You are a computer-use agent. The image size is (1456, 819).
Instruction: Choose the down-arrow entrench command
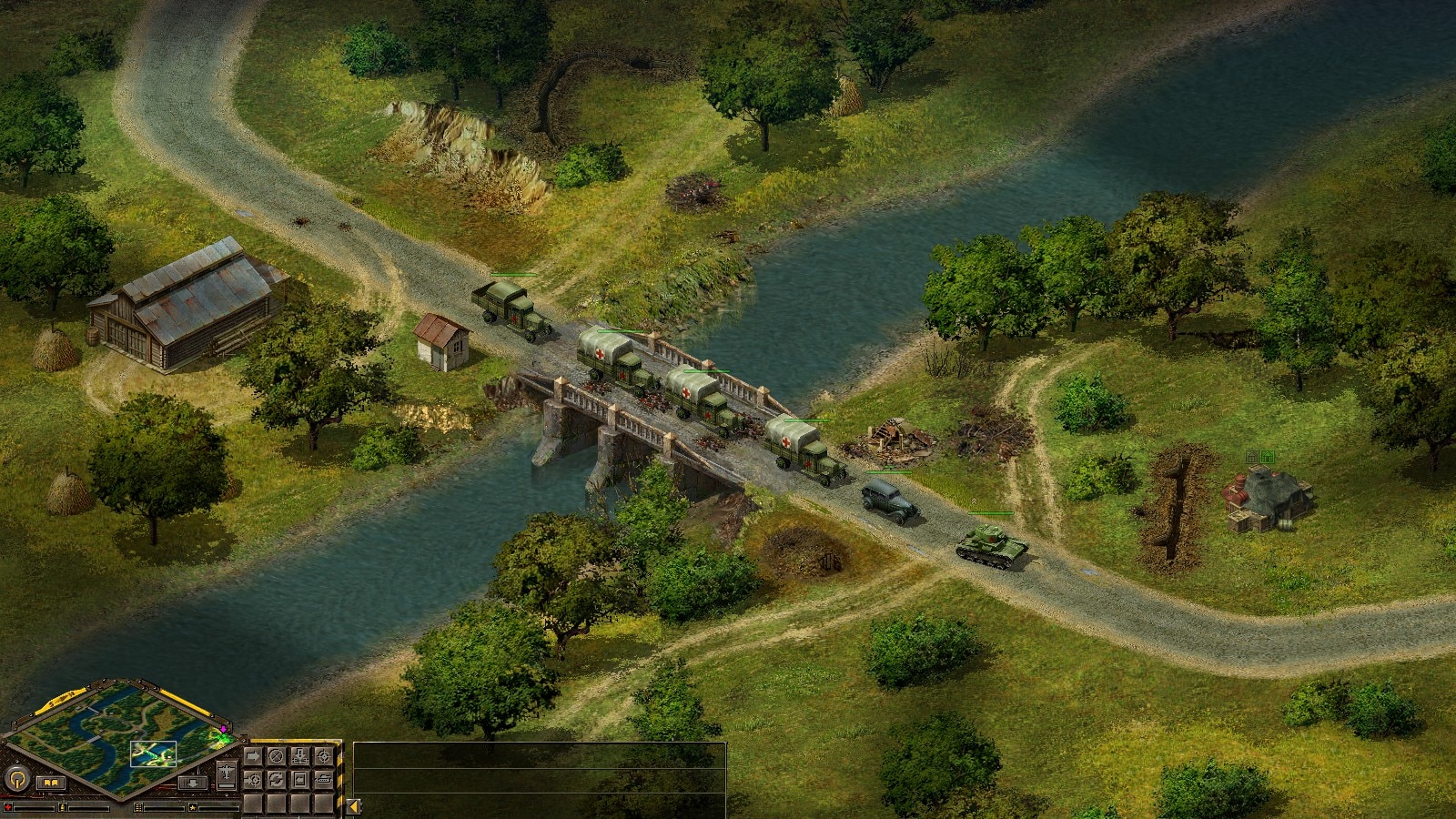[x=299, y=756]
